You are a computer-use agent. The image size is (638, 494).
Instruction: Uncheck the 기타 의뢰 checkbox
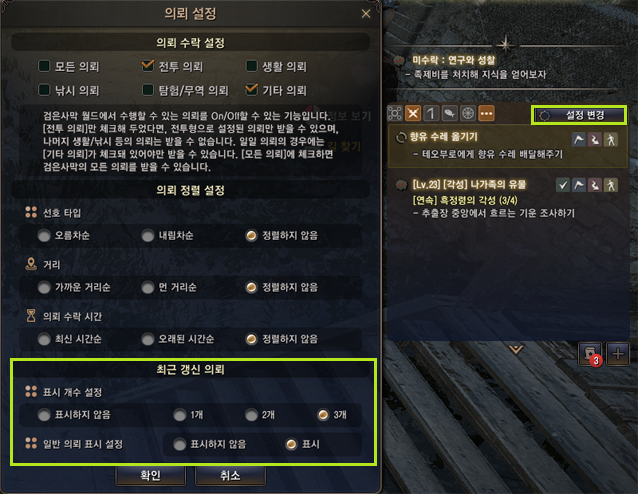pos(252,90)
